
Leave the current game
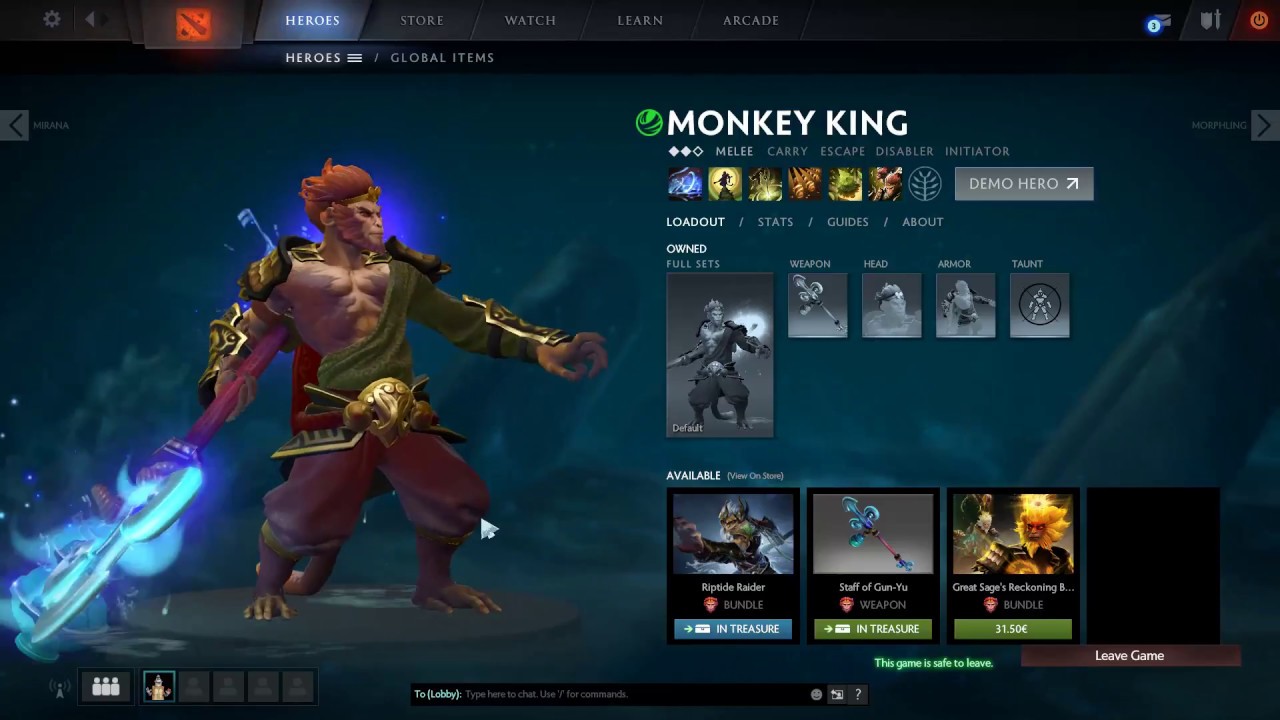click(1129, 656)
